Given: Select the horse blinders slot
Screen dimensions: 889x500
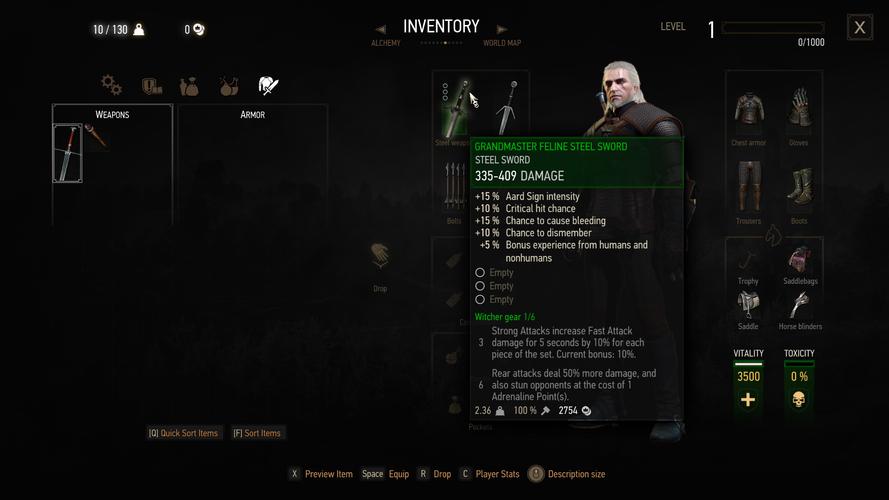Looking at the screenshot, I should point(799,305).
